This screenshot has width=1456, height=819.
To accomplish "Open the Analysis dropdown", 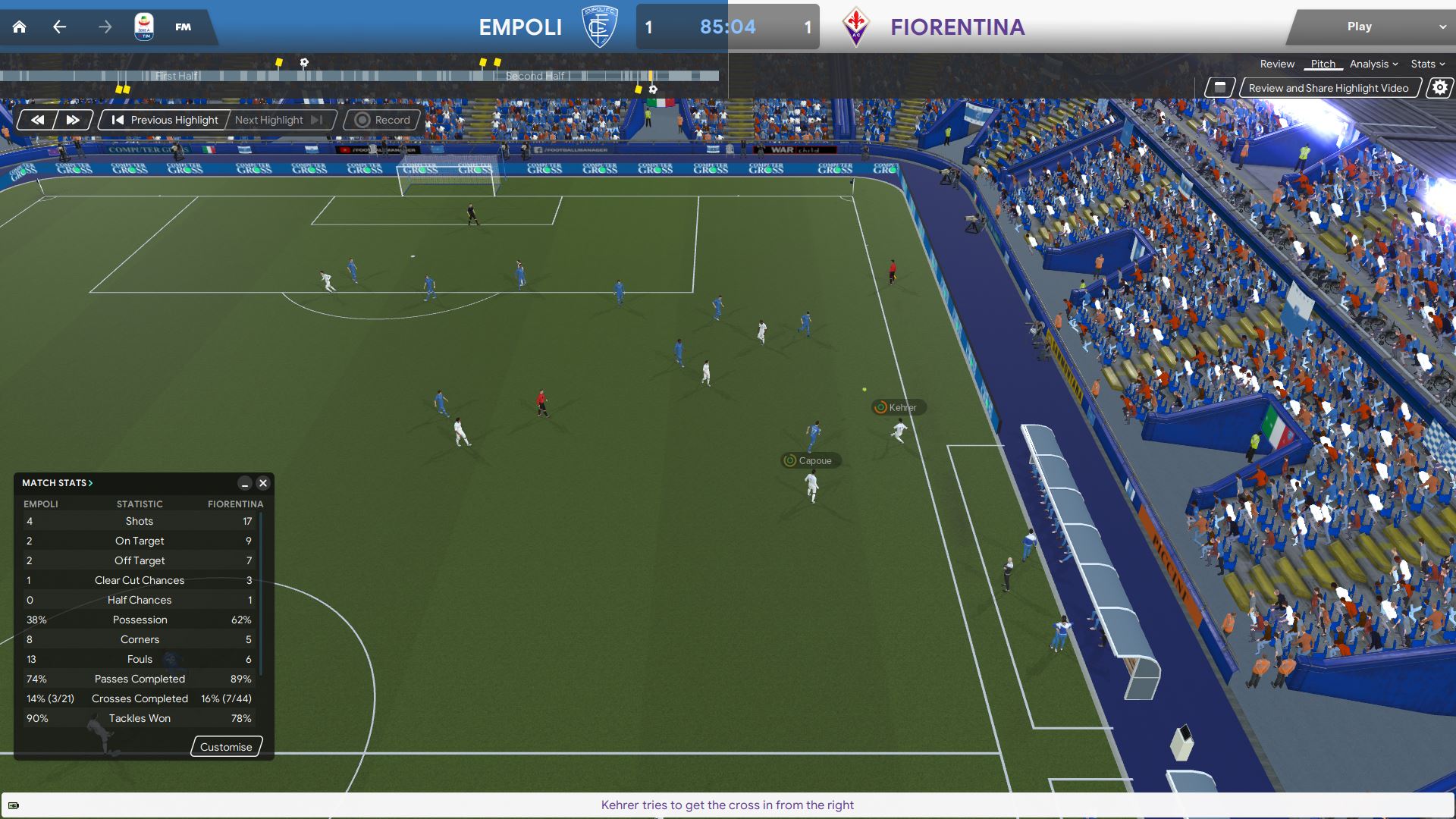I will pos(1373,64).
